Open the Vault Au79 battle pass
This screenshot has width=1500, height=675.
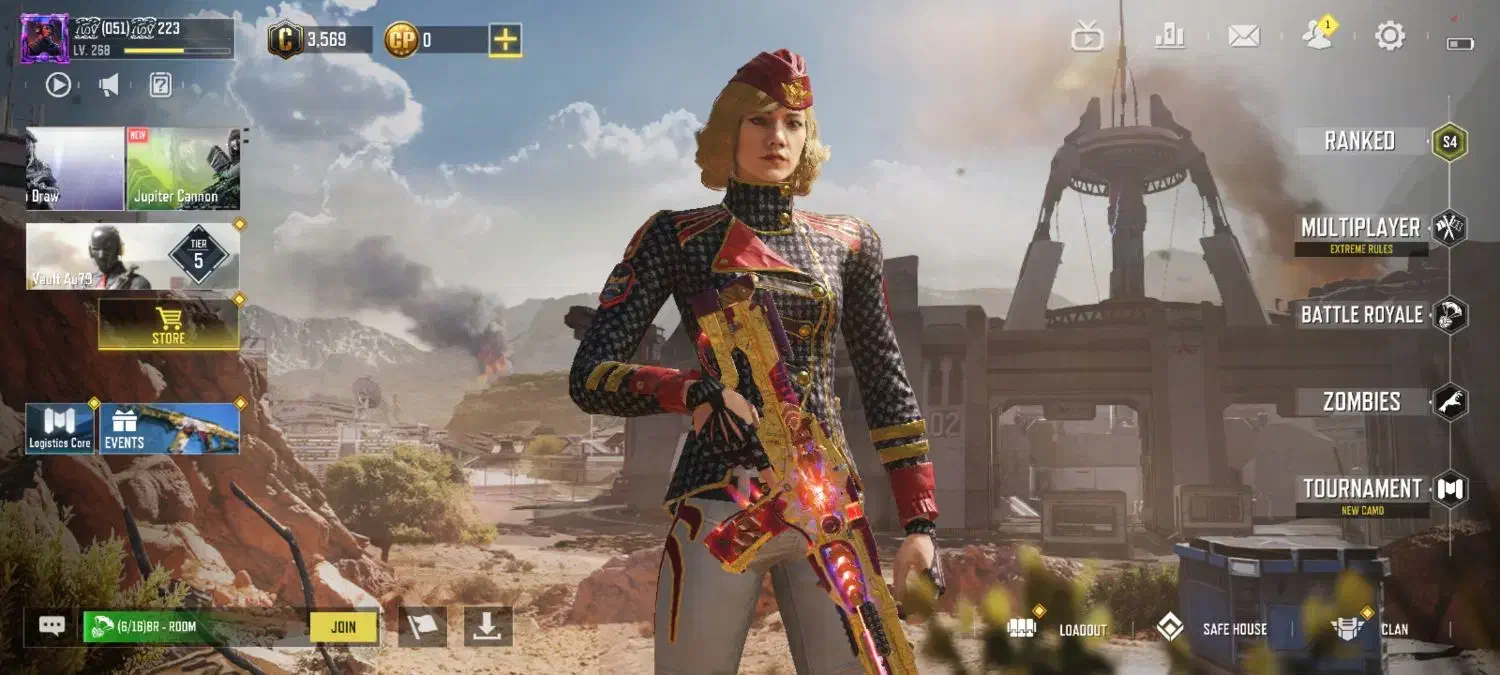[x=132, y=256]
